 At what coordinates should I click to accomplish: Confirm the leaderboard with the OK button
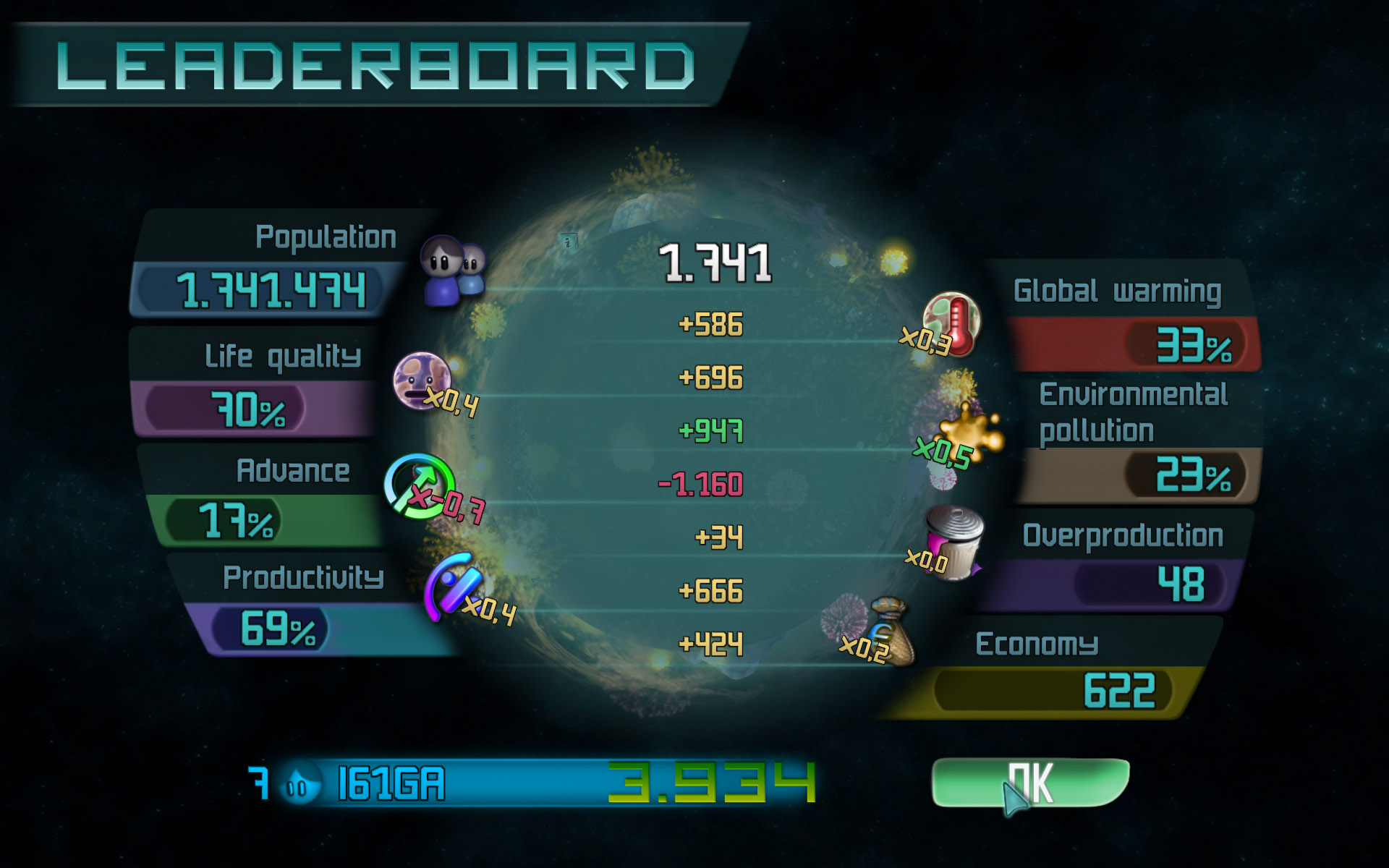pyautogui.click(x=1030, y=782)
